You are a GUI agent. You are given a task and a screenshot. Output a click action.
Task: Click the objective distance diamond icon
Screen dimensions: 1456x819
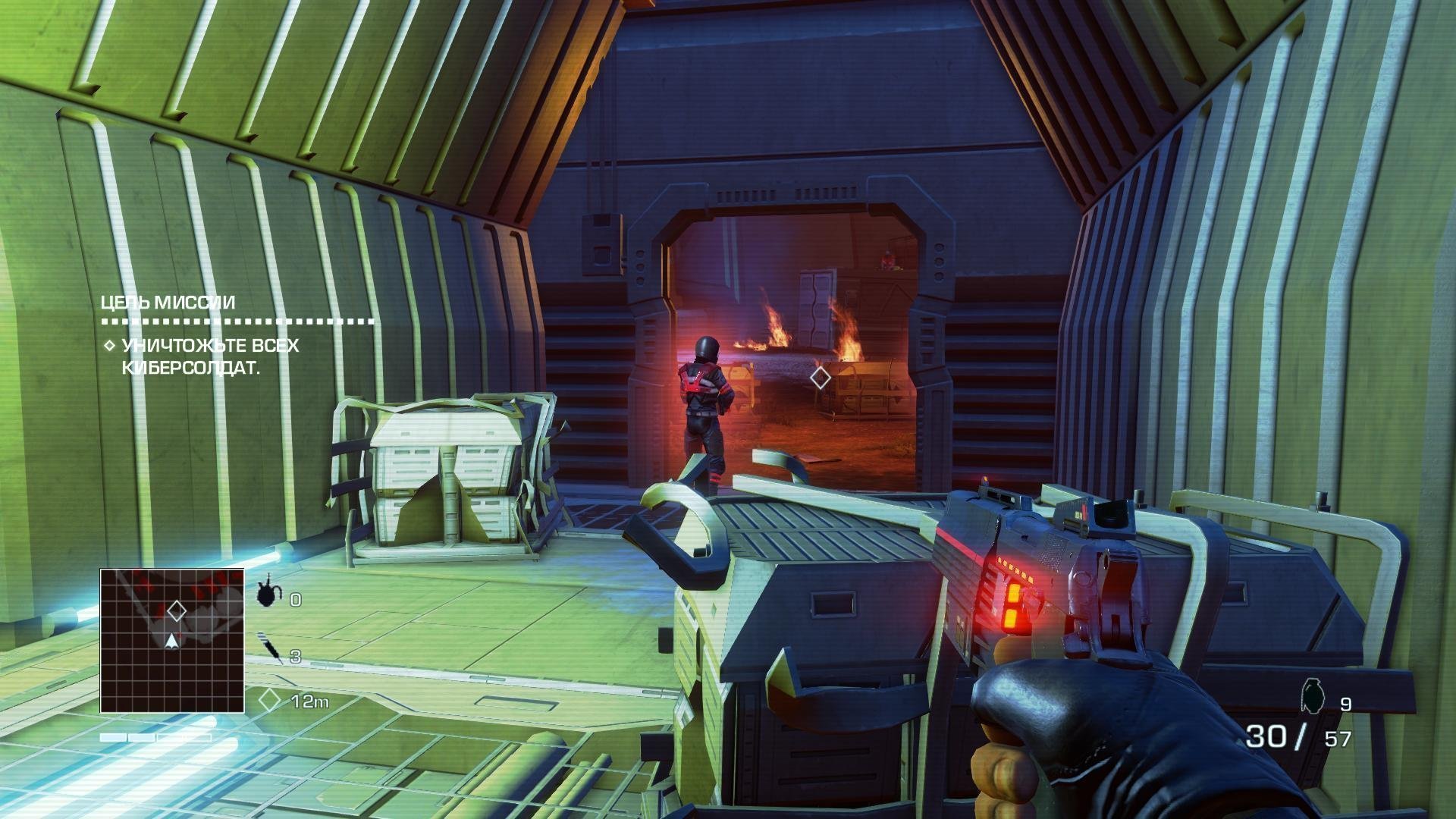pyautogui.click(x=270, y=700)
